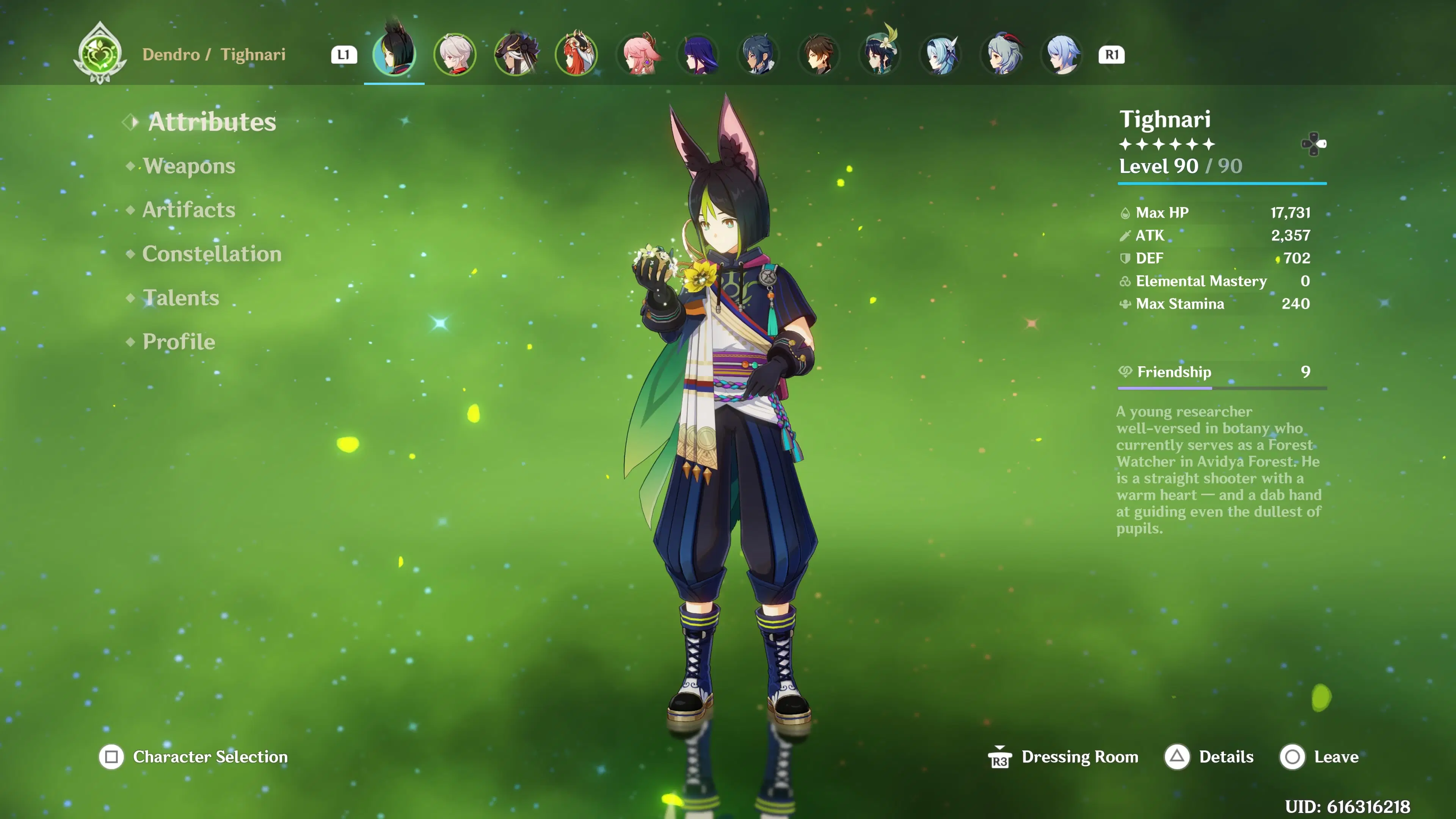Viewport: 1456px width, 819px height.
Task: Open the Weapons section
Action: point(189,166)
